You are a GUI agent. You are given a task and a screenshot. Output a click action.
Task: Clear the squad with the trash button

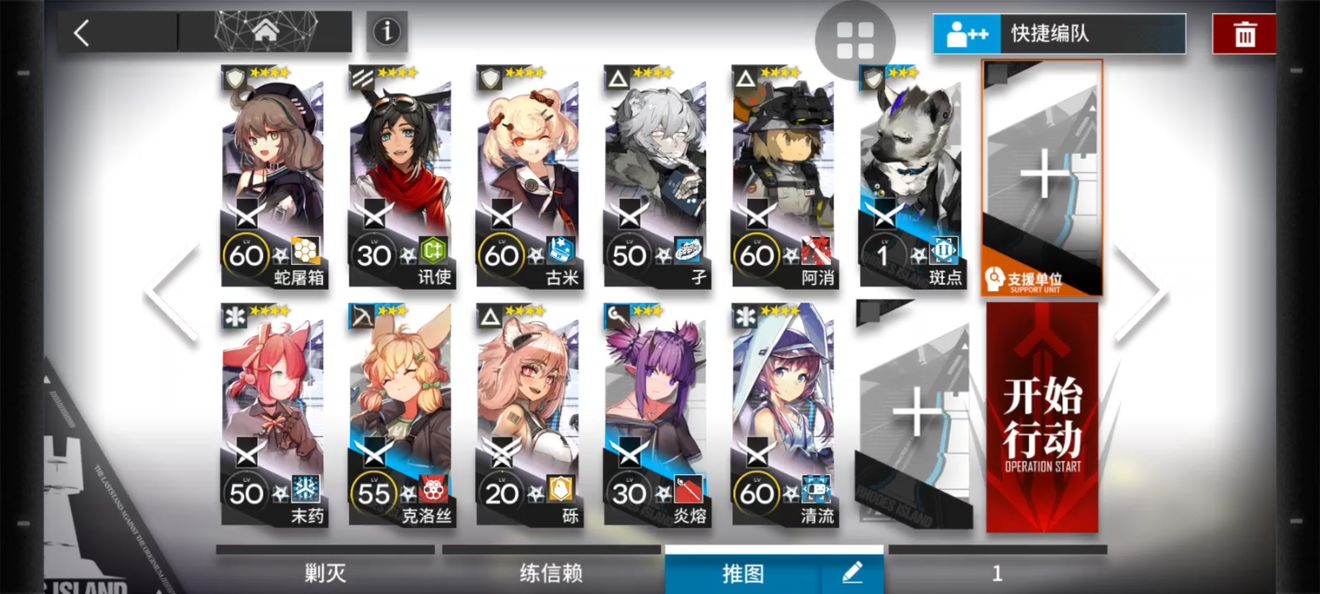(x=1244, y=35)
